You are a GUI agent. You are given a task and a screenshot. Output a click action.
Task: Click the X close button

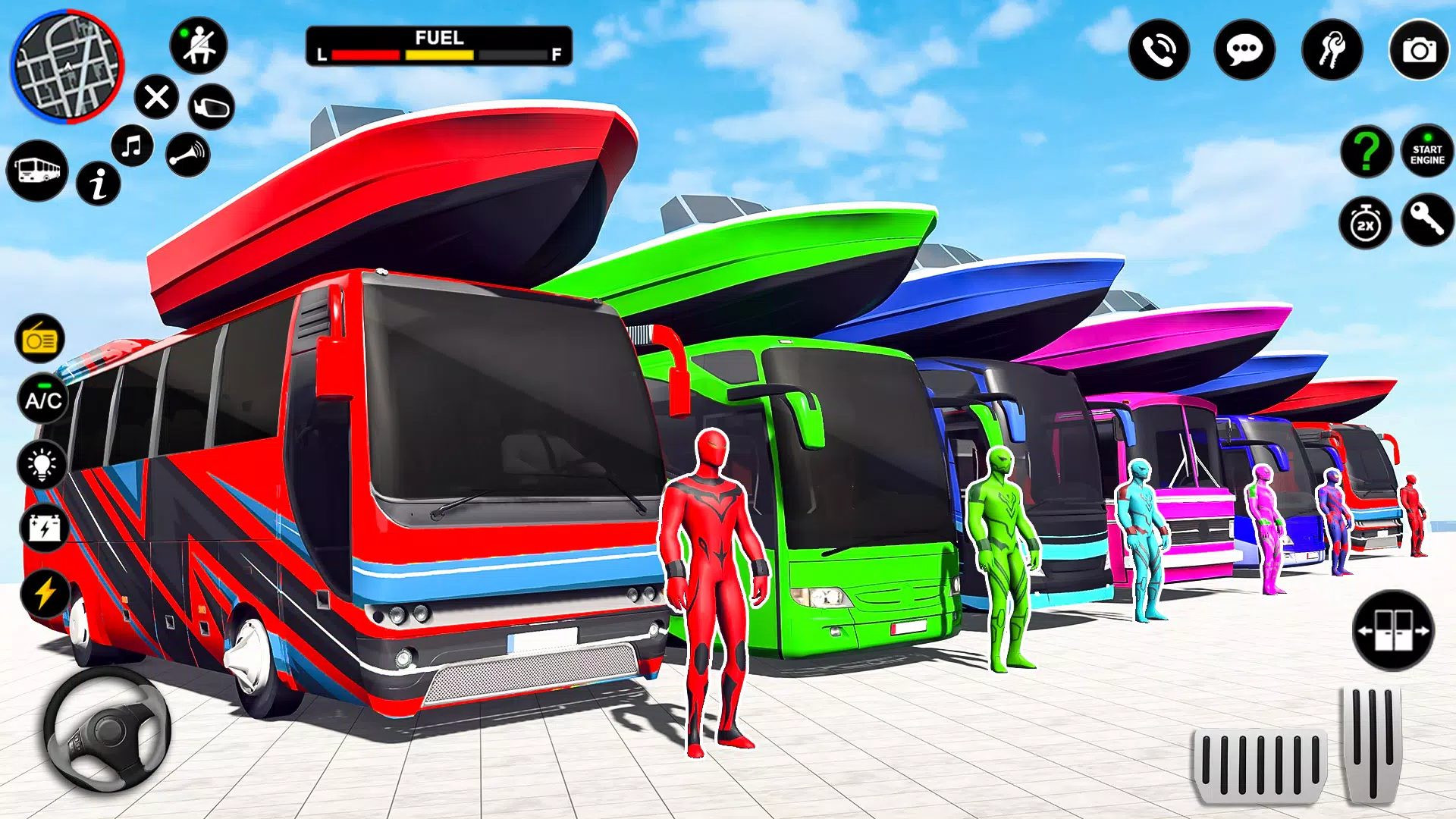click(x=156, y=98)
